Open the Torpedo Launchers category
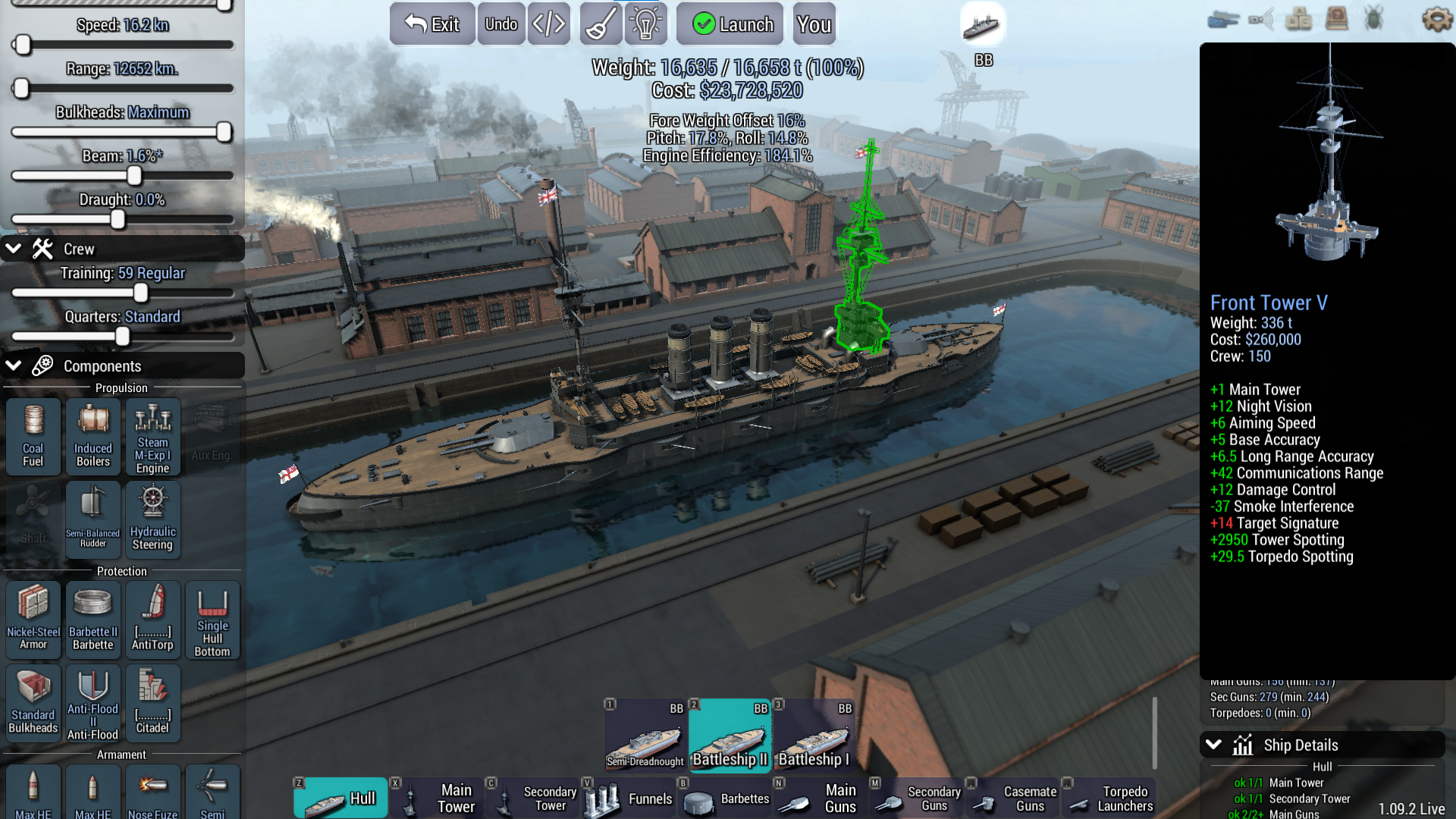The height and width of the screenshot is (819, 1456). [x=1110, y=798]
